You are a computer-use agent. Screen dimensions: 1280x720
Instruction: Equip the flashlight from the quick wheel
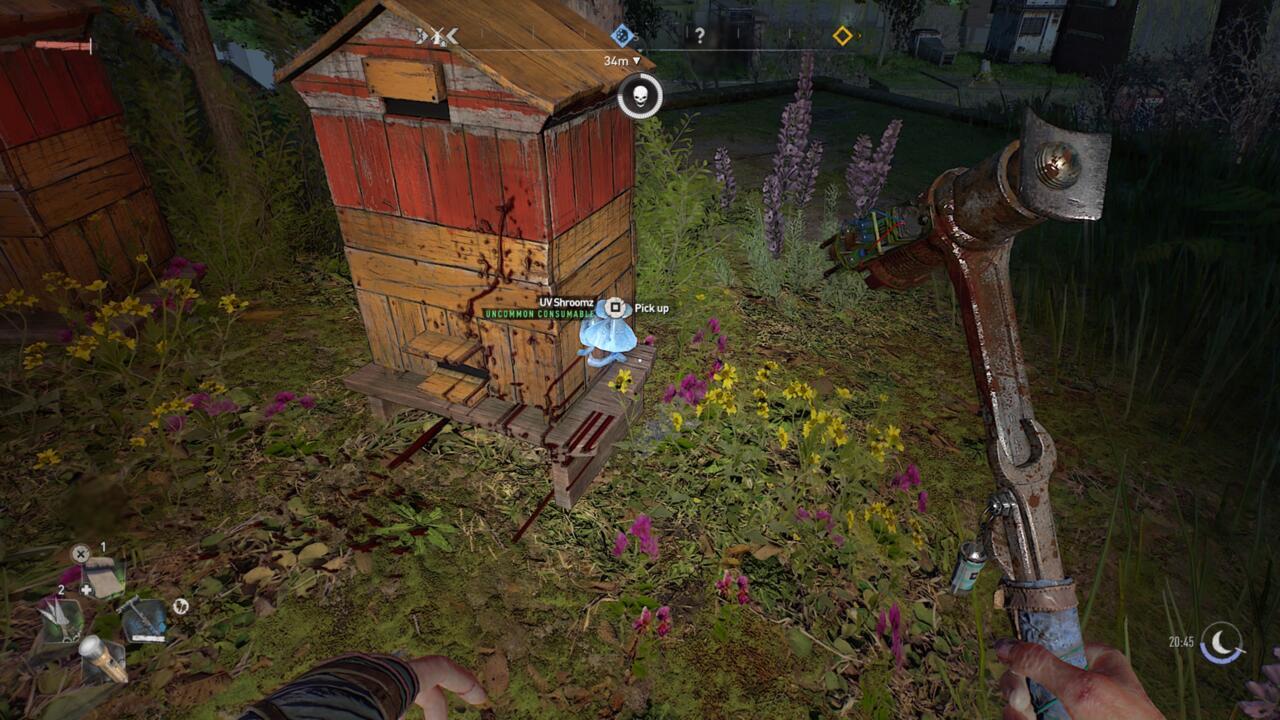[x=105, y=660]
